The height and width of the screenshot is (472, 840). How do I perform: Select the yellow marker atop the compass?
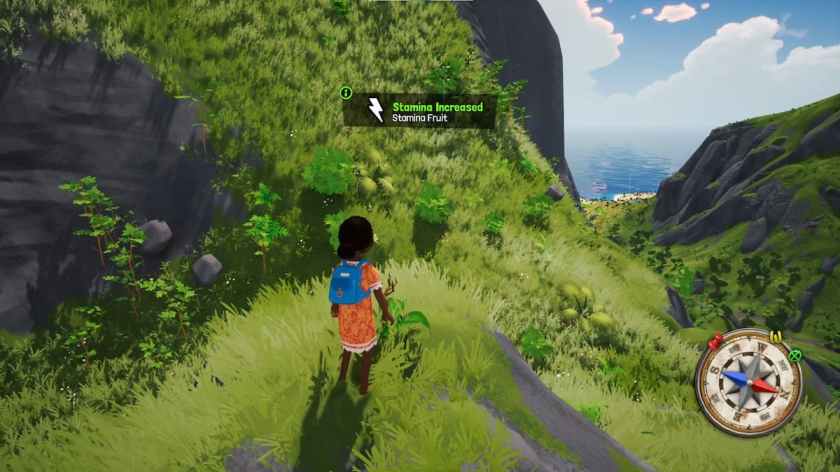click(775, 335)
